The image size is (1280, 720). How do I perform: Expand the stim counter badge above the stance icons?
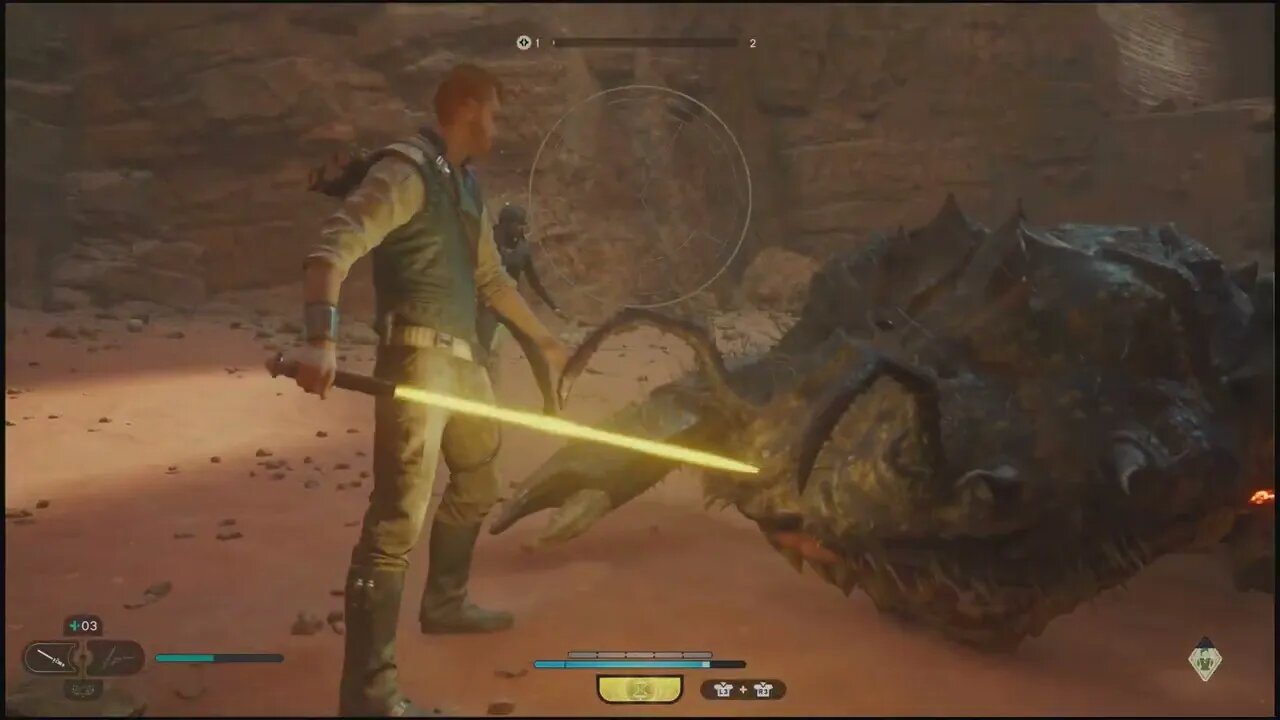click(82, 625)
